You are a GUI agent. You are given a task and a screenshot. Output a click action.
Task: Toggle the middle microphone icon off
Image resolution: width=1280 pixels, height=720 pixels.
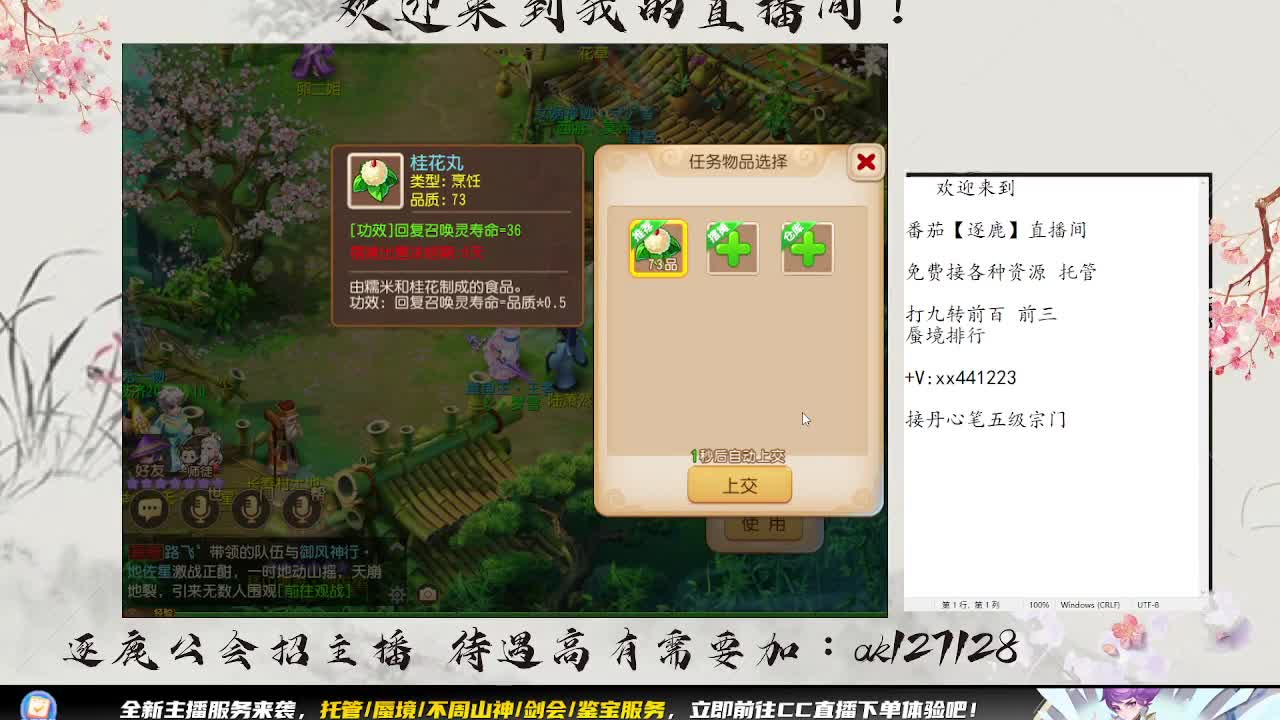pyautogui.click(x=249, y=509)
